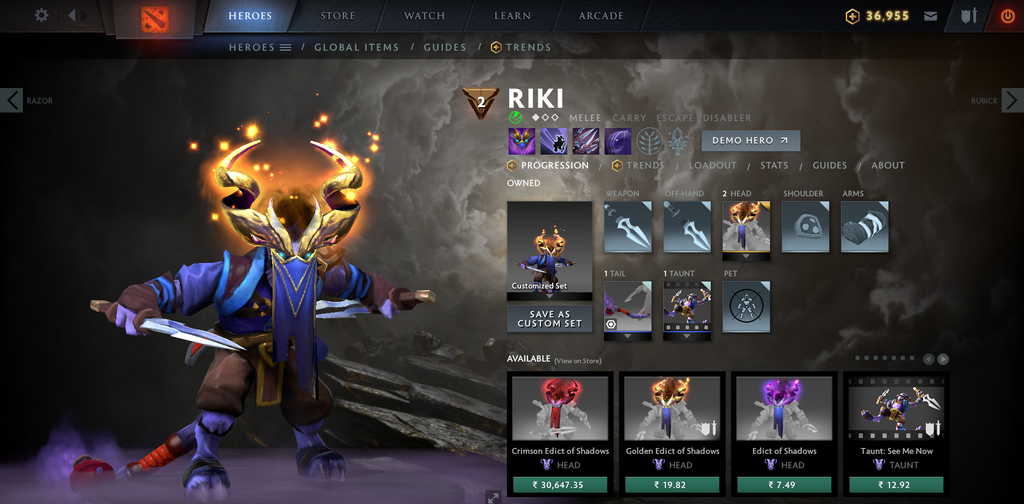This screenshot has width=1024, height=504.
Task: Open the mail envelope icon
Action: [x=931, y=16]
